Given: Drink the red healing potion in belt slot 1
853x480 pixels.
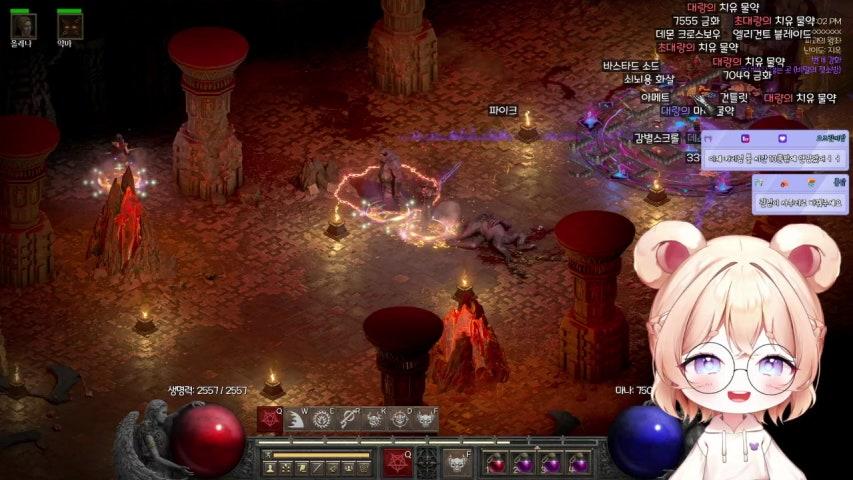Looking at the screenshot, I should (x=497, y=463).
